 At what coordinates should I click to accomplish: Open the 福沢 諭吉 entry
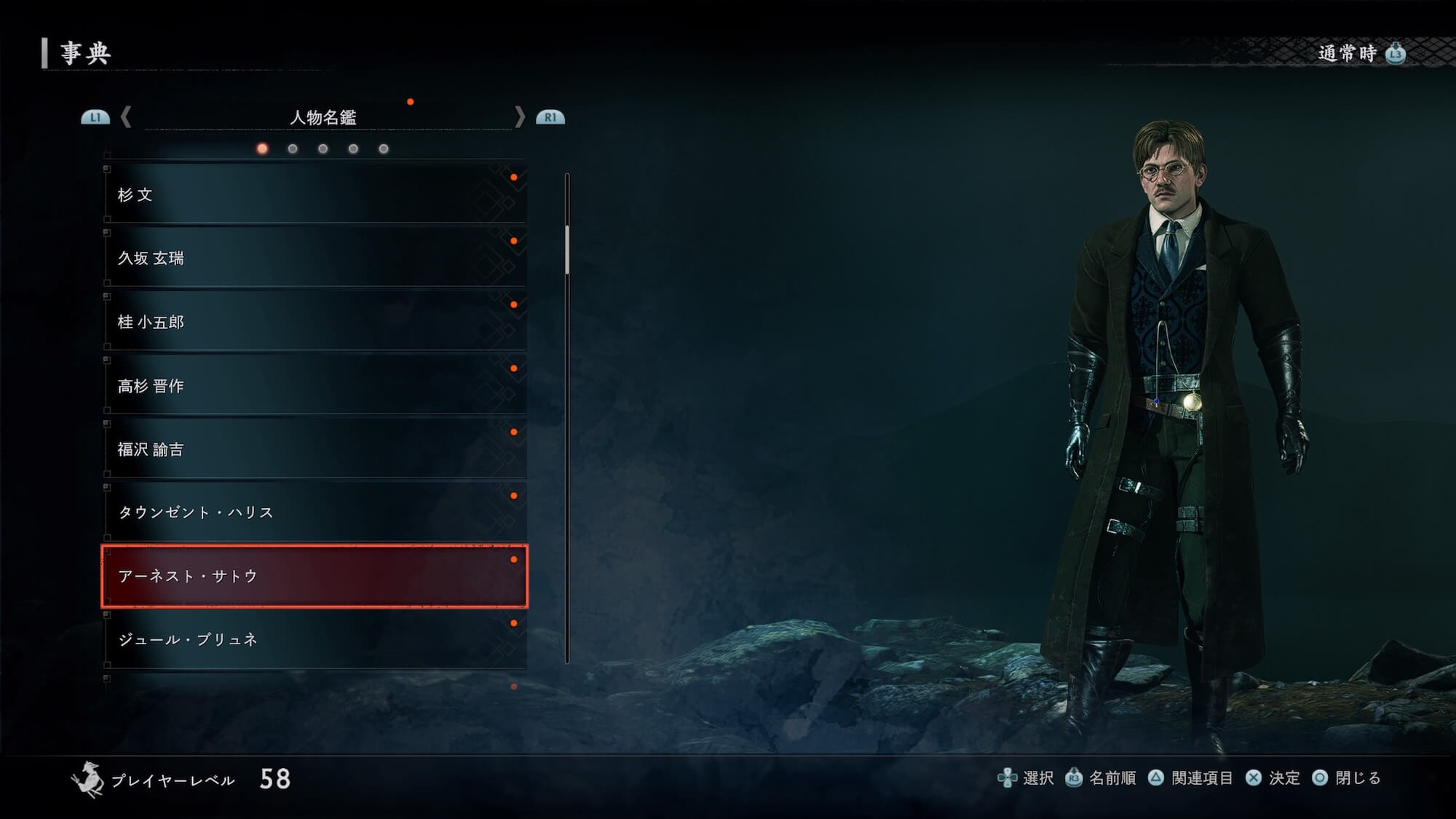coord(314,449)
